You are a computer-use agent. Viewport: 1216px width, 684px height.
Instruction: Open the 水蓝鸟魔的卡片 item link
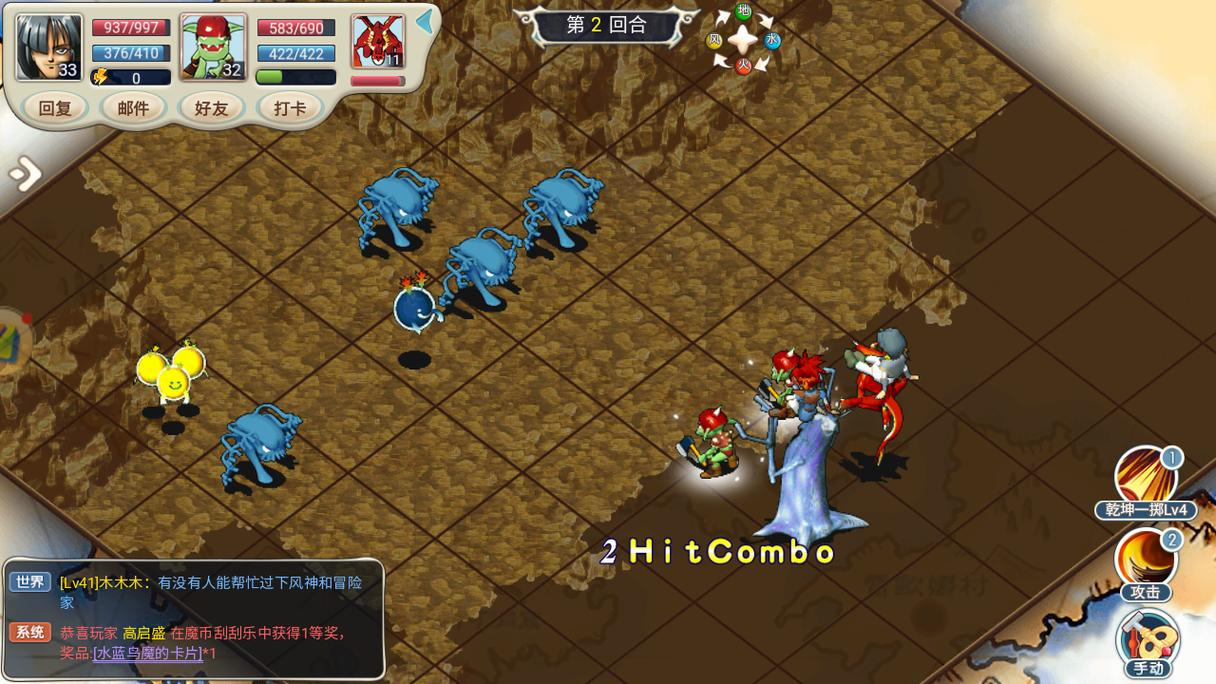148,653
